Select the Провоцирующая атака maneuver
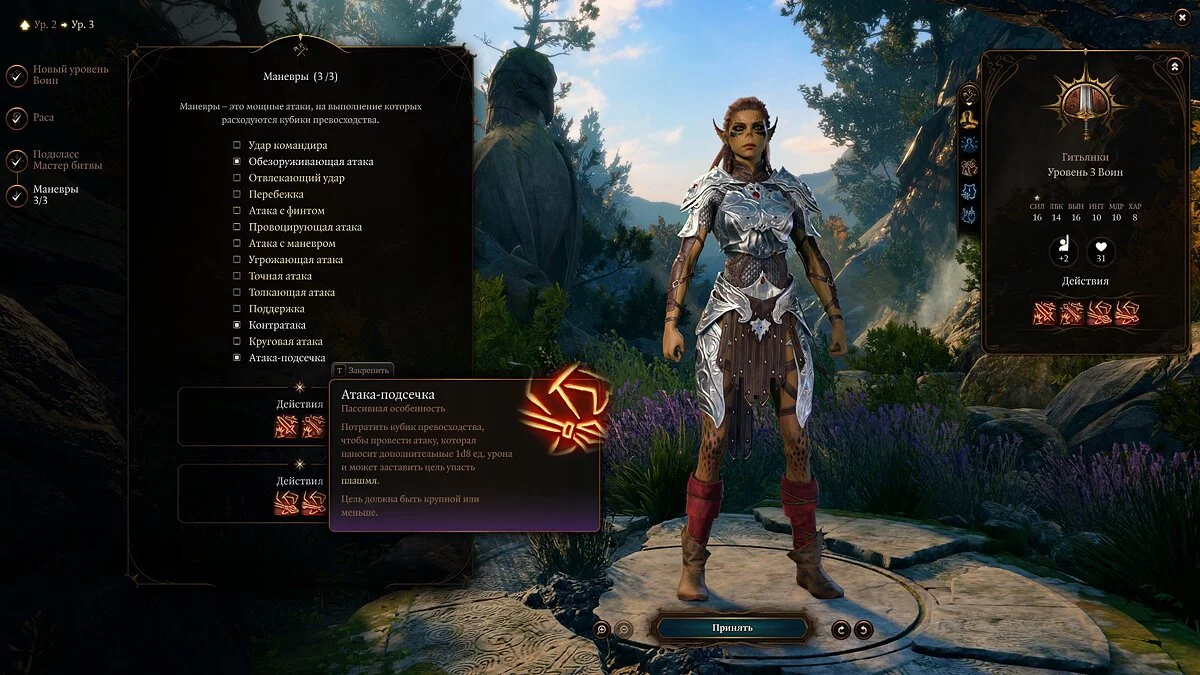The image size is (1200, 675). [237, 227]
